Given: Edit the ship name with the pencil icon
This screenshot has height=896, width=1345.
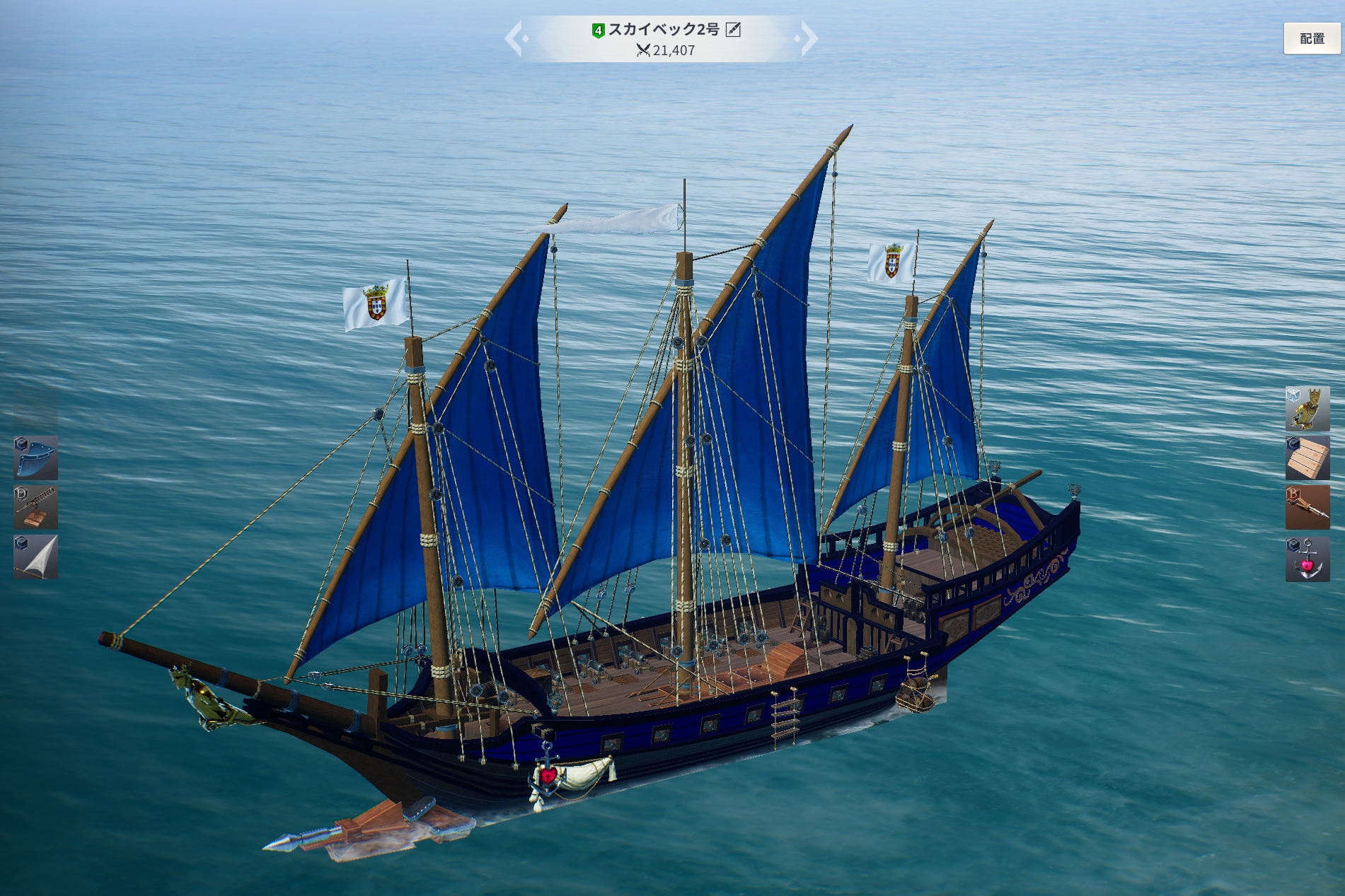Looking at the screenshot, I should [734, 30].
